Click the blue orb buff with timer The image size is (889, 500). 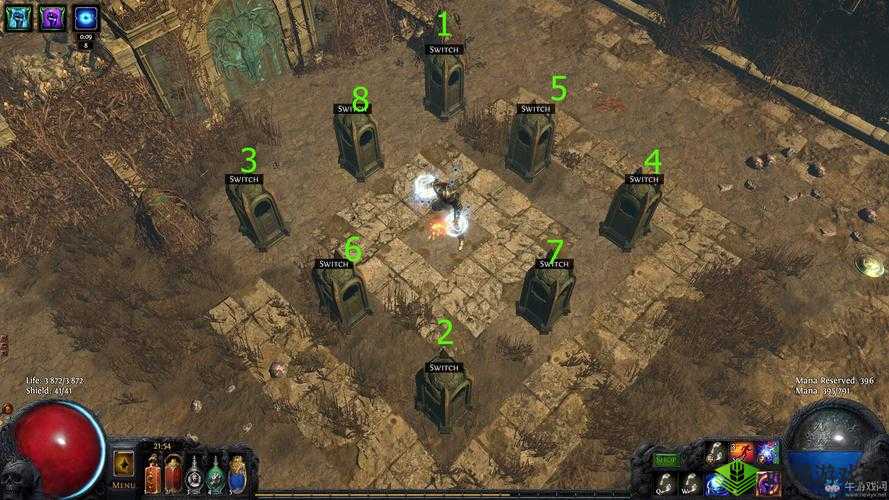[86, 17]
